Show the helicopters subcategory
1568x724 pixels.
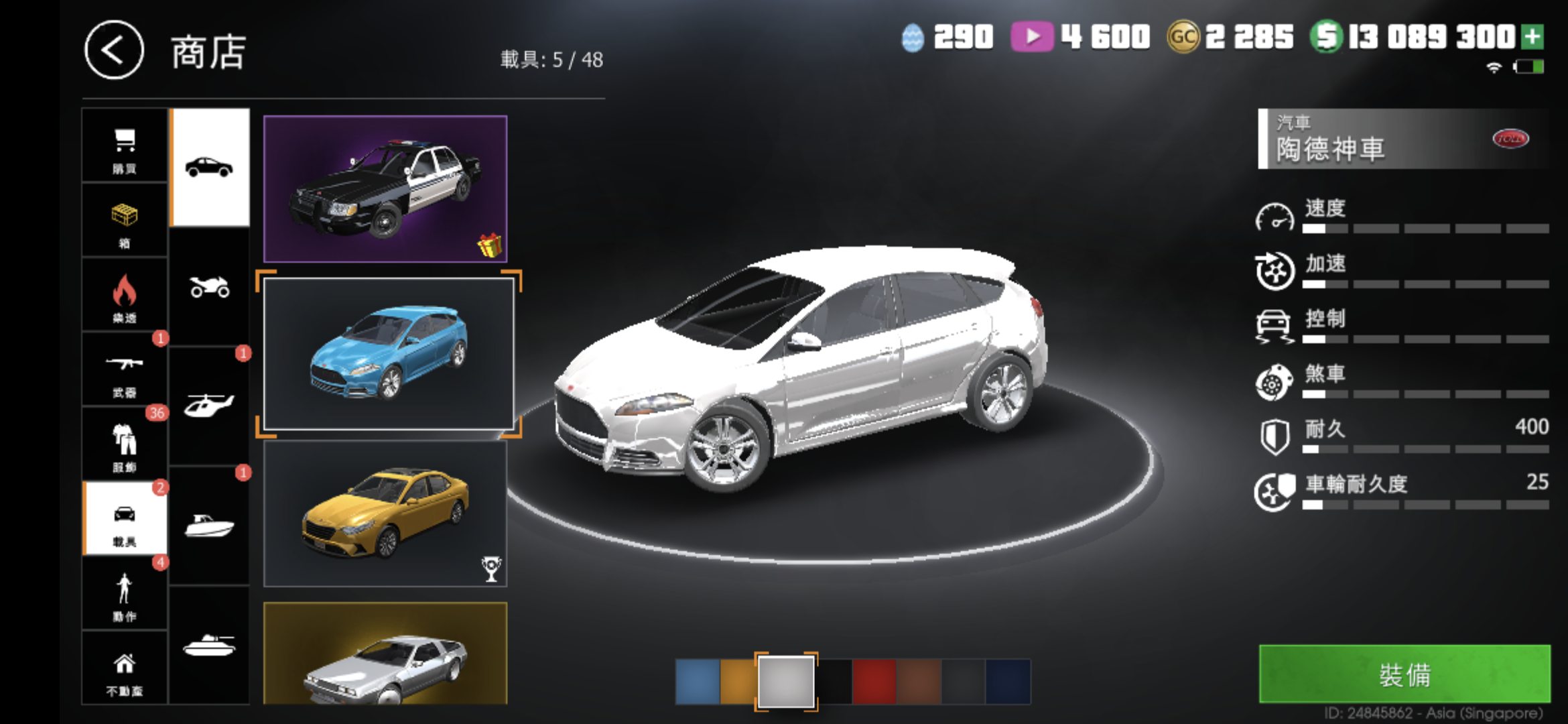209,406
